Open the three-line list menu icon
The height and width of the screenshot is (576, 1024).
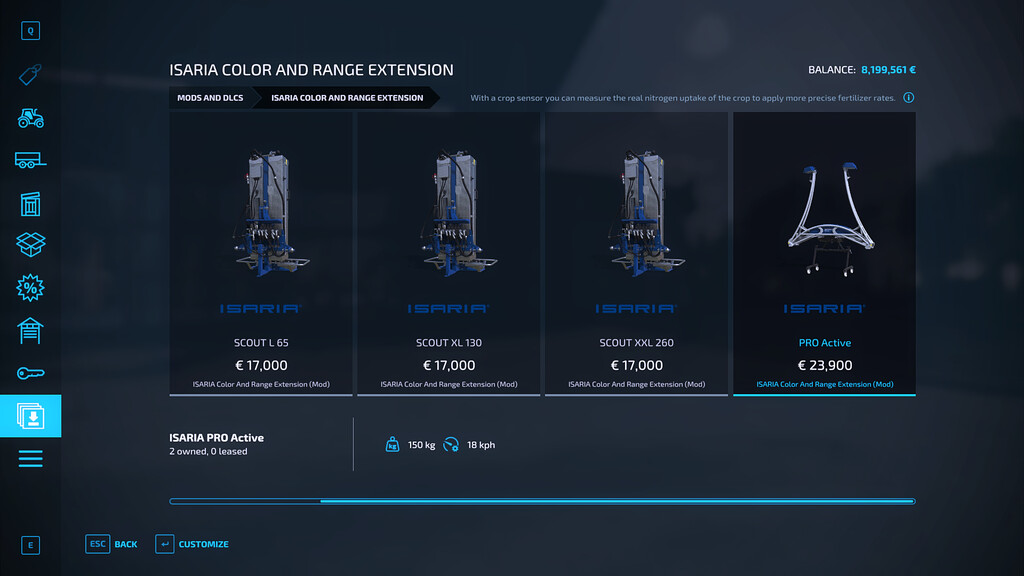coord(30,459)
